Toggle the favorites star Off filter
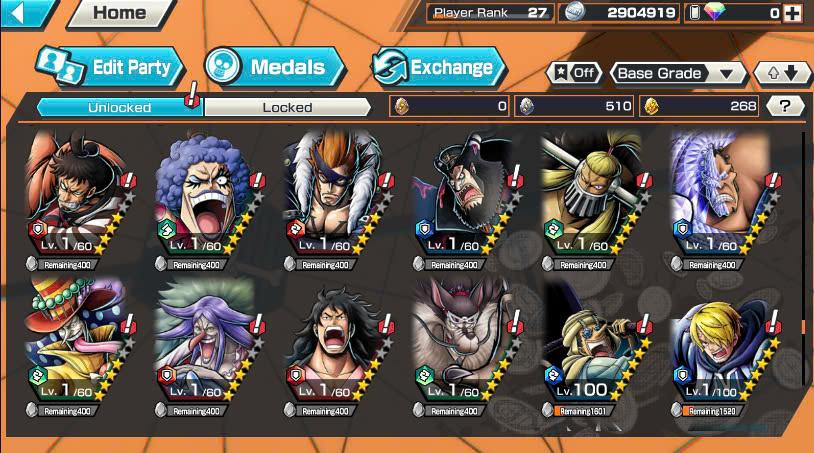The height and width of the screenshot is (453, 814). point(575,73)
